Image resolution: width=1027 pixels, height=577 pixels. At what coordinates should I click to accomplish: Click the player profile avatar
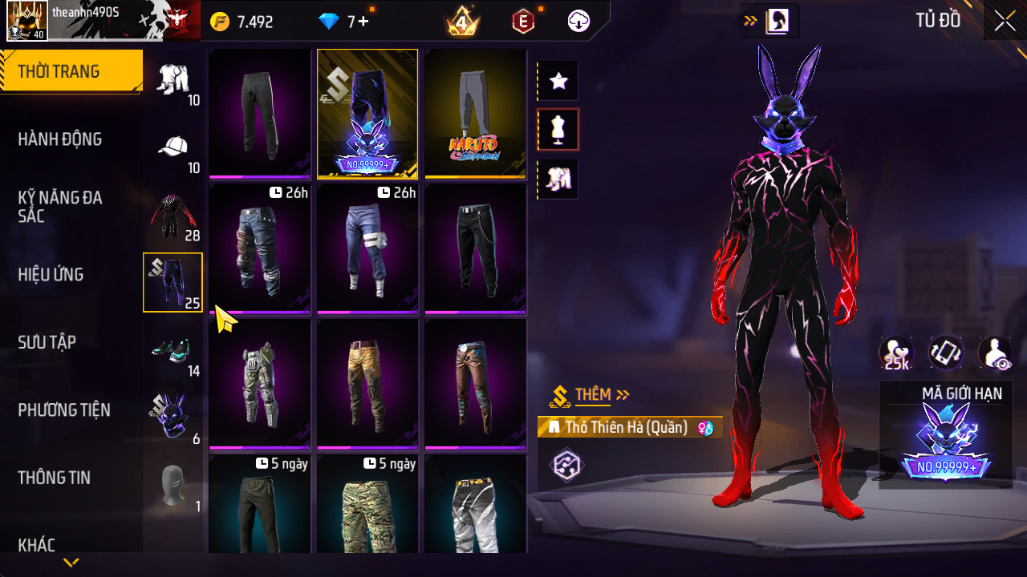pos(24,20)
